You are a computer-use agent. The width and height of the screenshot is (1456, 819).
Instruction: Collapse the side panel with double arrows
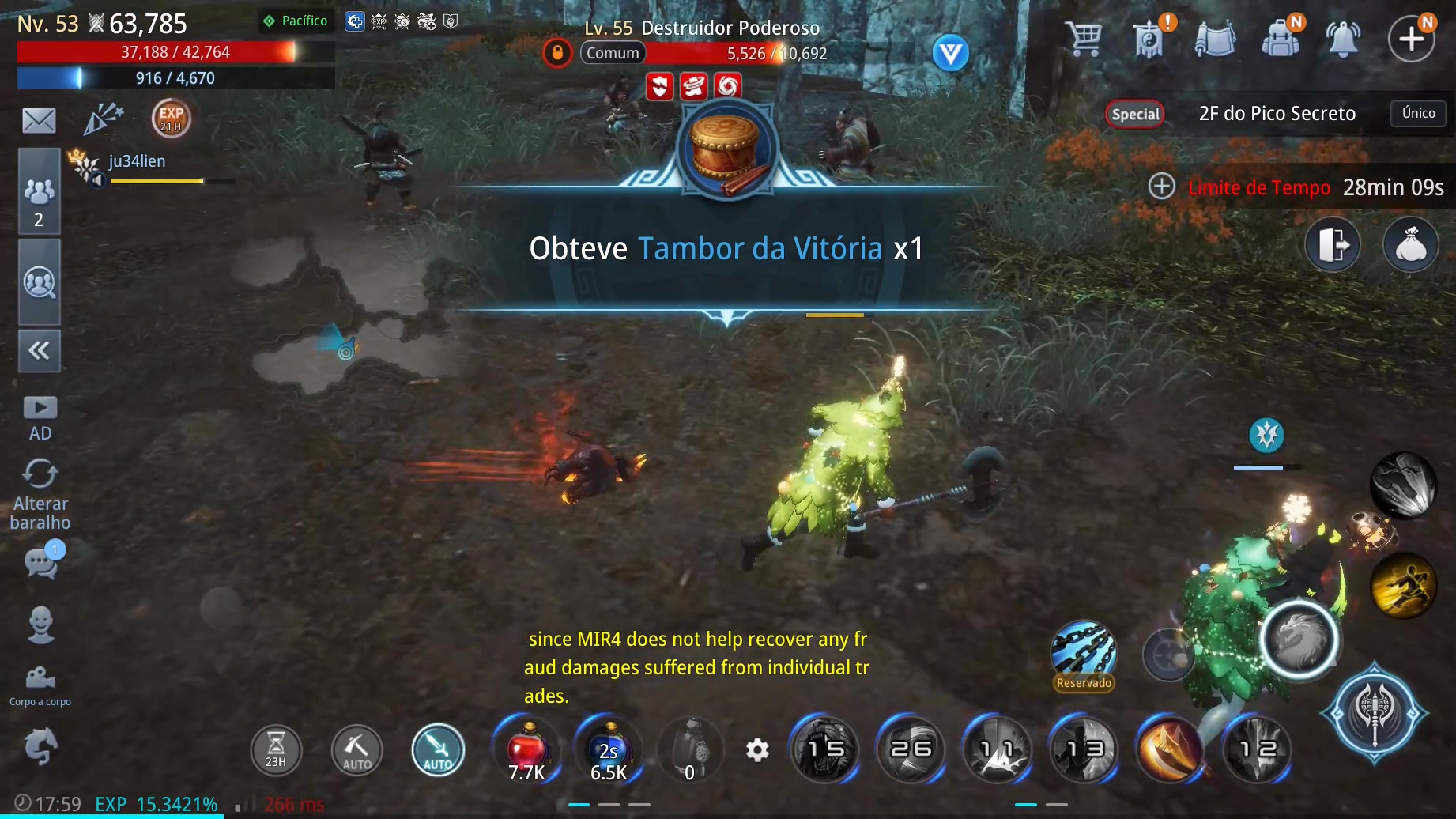coord(39,350)
